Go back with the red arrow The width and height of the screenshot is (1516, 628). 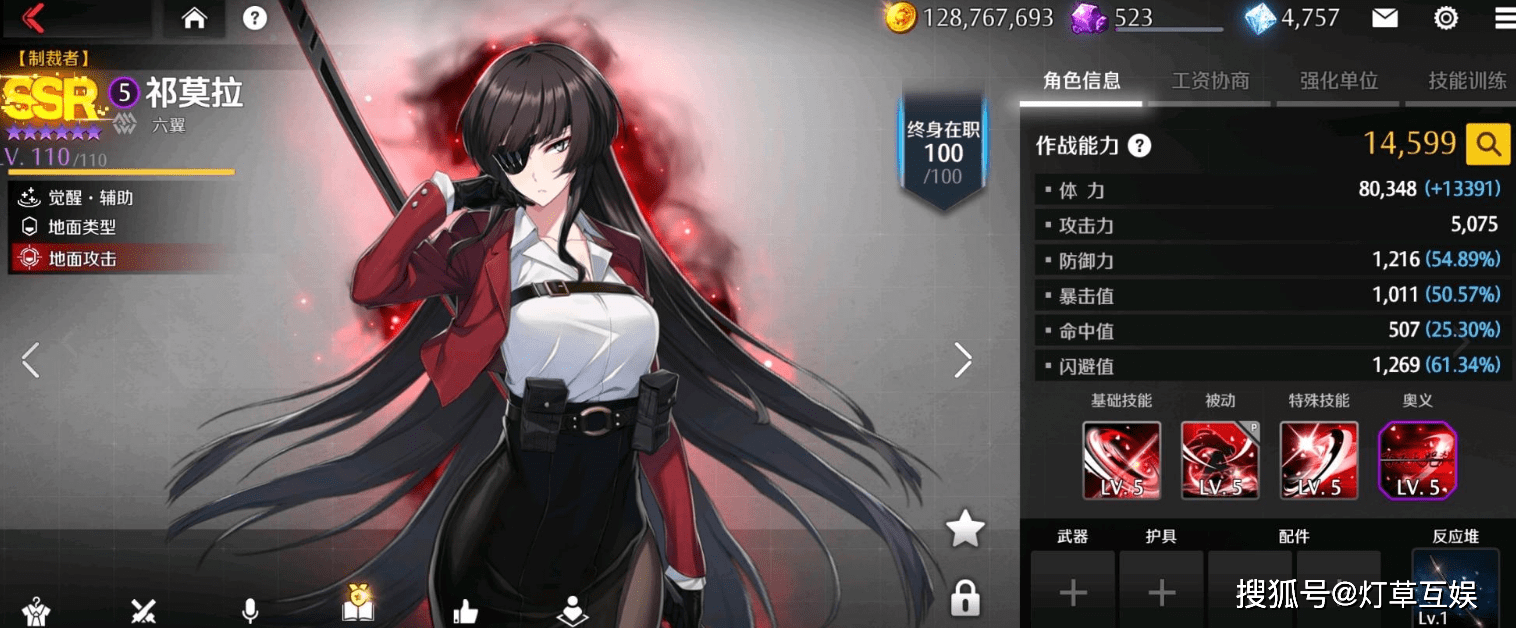click(x=33, y=17)
